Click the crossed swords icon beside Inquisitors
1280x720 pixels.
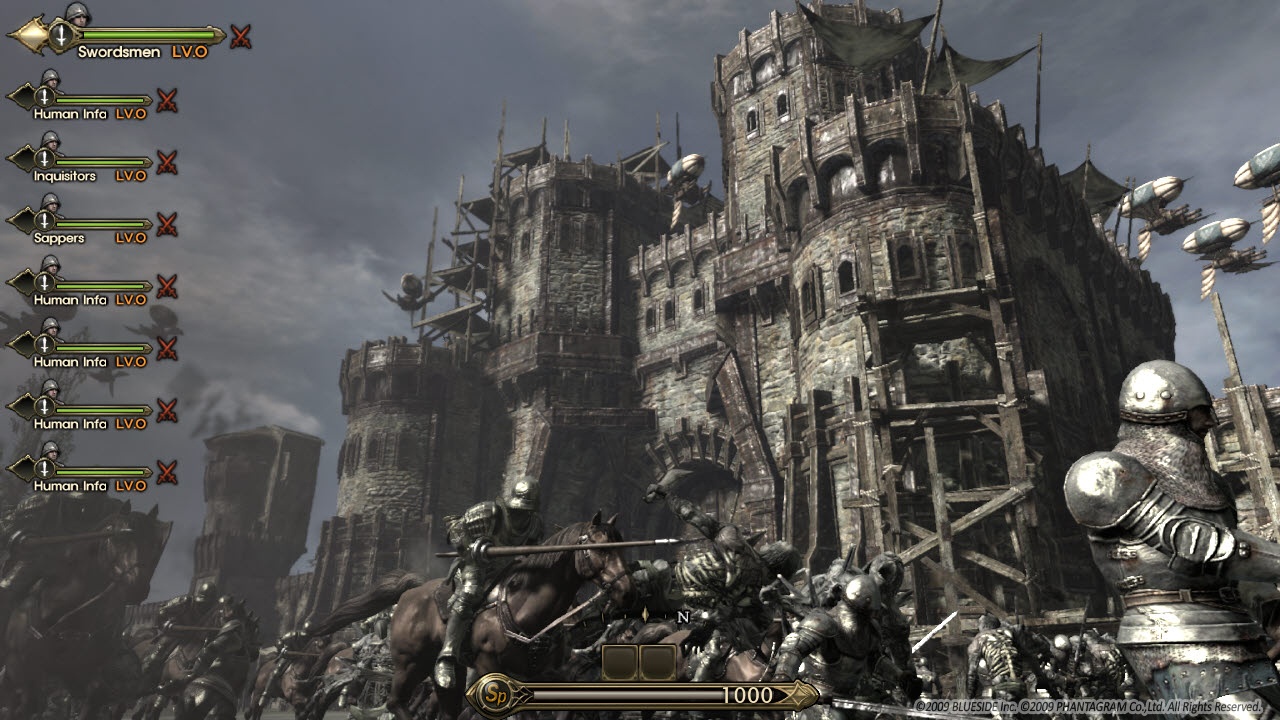pyautogui.click(x=167, y=162)
